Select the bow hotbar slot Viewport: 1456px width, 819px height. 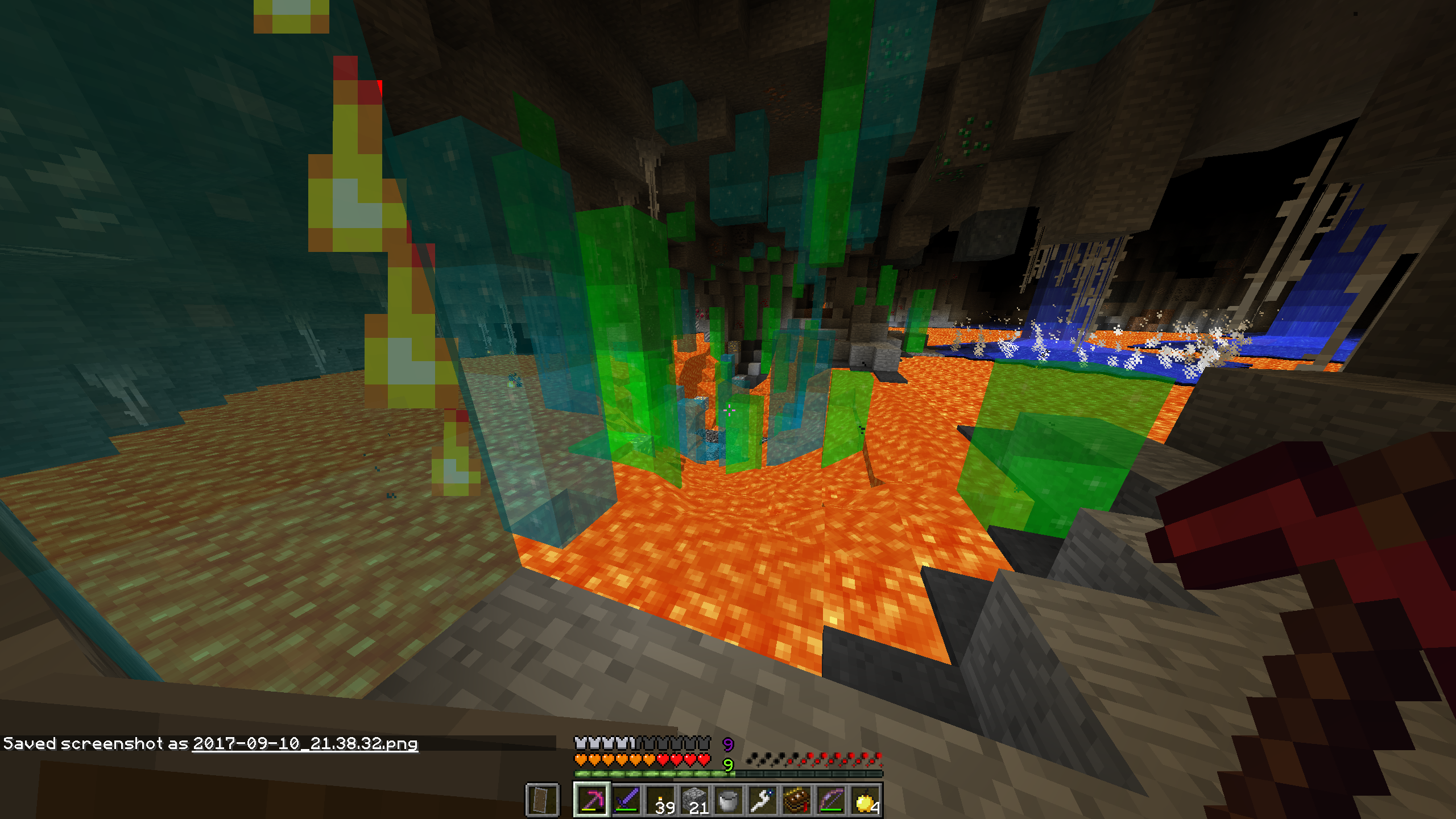click(831, 800)
